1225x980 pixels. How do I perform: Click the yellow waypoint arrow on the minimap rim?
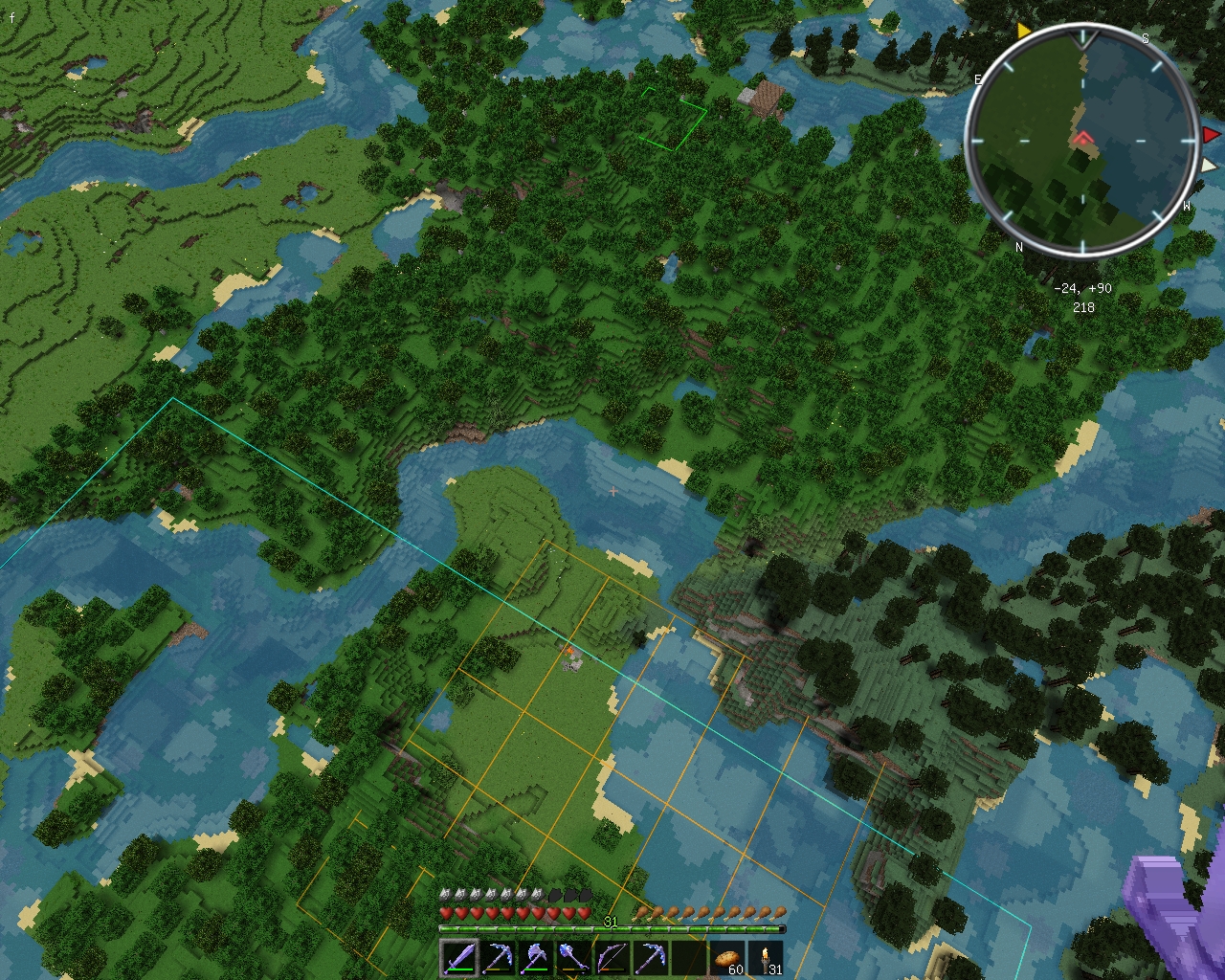(x=1024, y=32)
